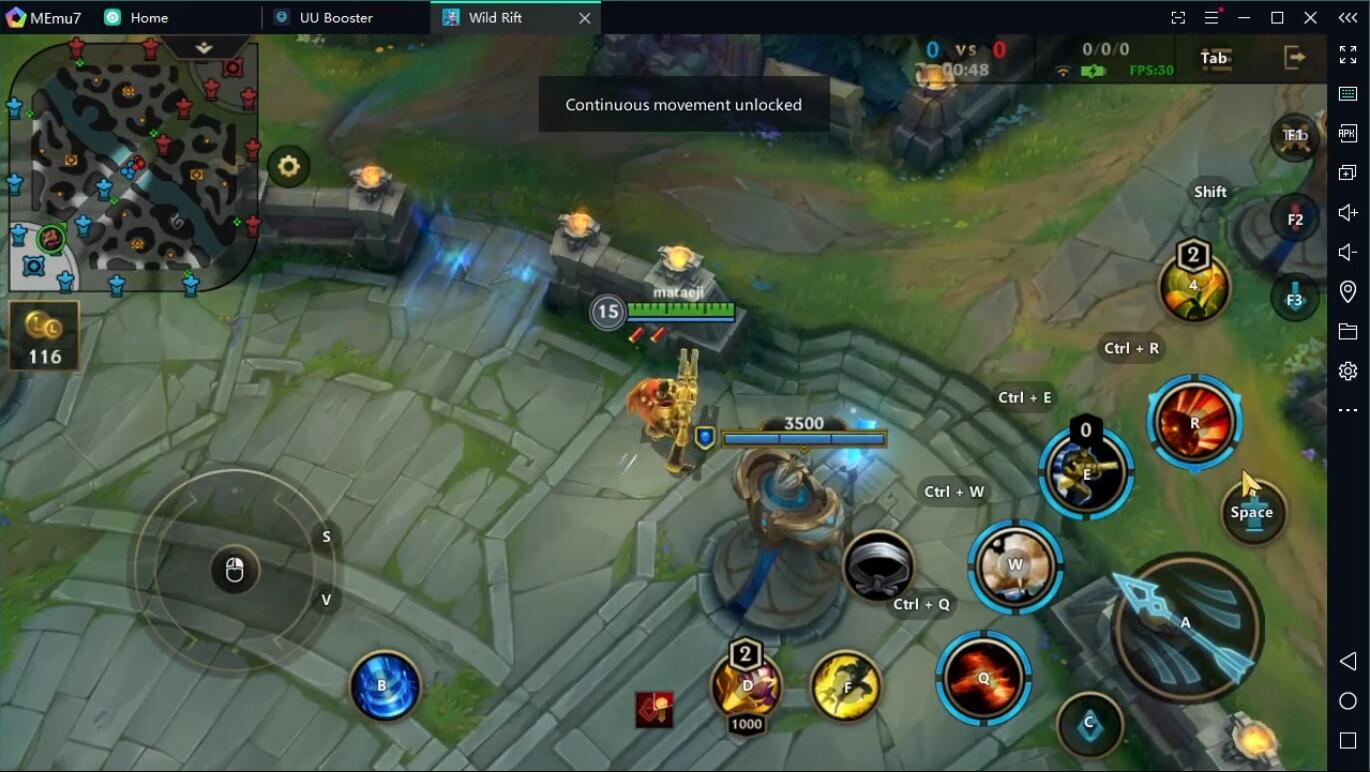This screenshot has height=772, width=1370.
Task: Tap the blue diamond ward button
Action: [1089, 723]
